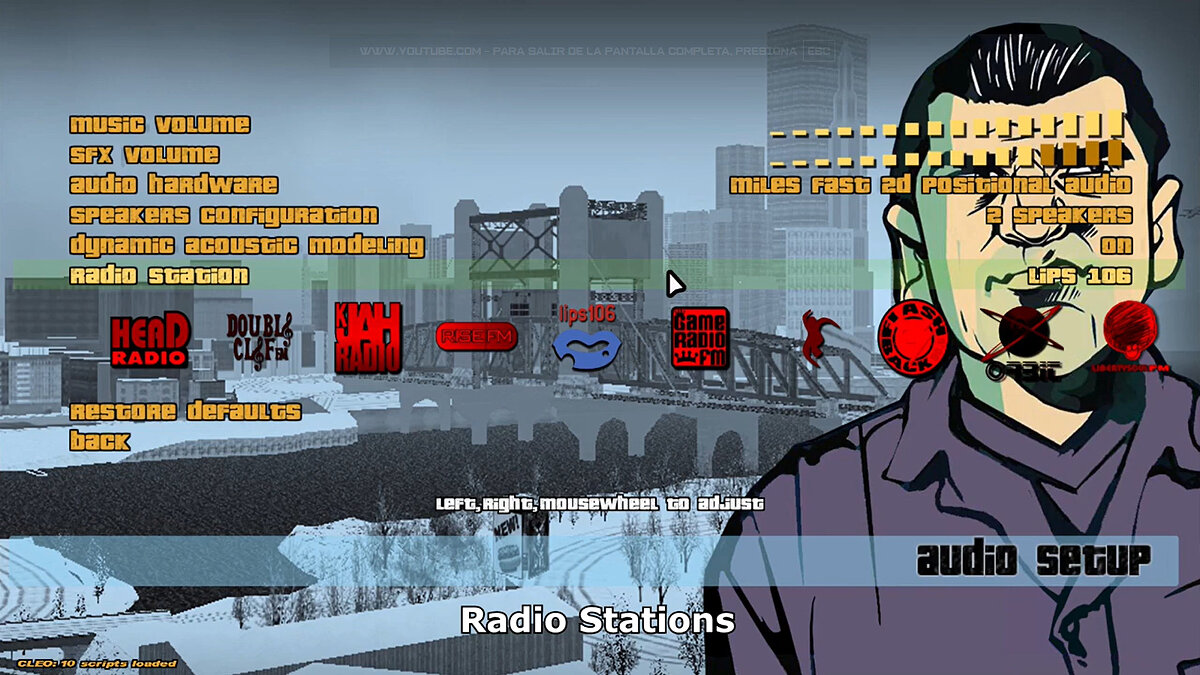Choose the Head Radio station logo

point(149,340)
